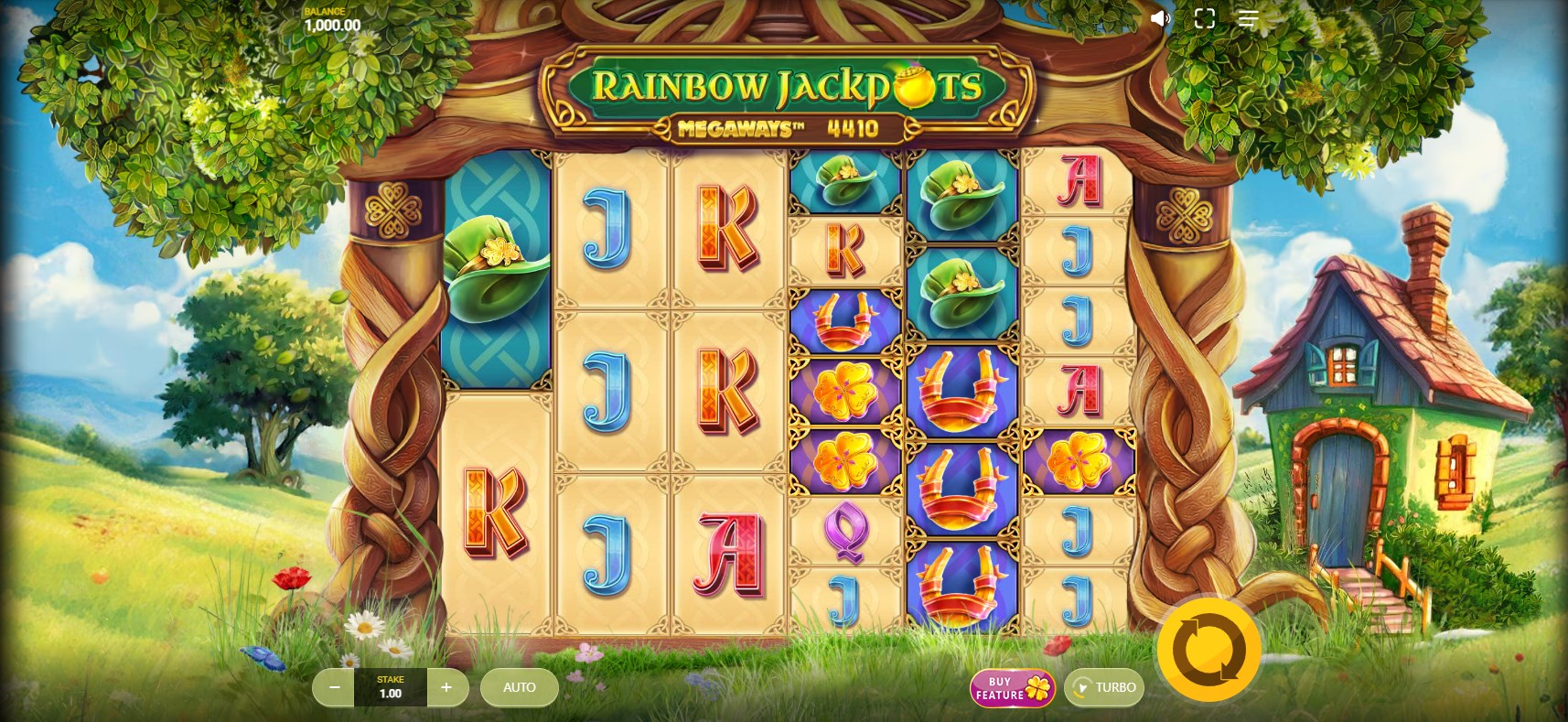1568x722 pixels.
Task: Increase the stake with the plus button
Action: pos(446,687)
